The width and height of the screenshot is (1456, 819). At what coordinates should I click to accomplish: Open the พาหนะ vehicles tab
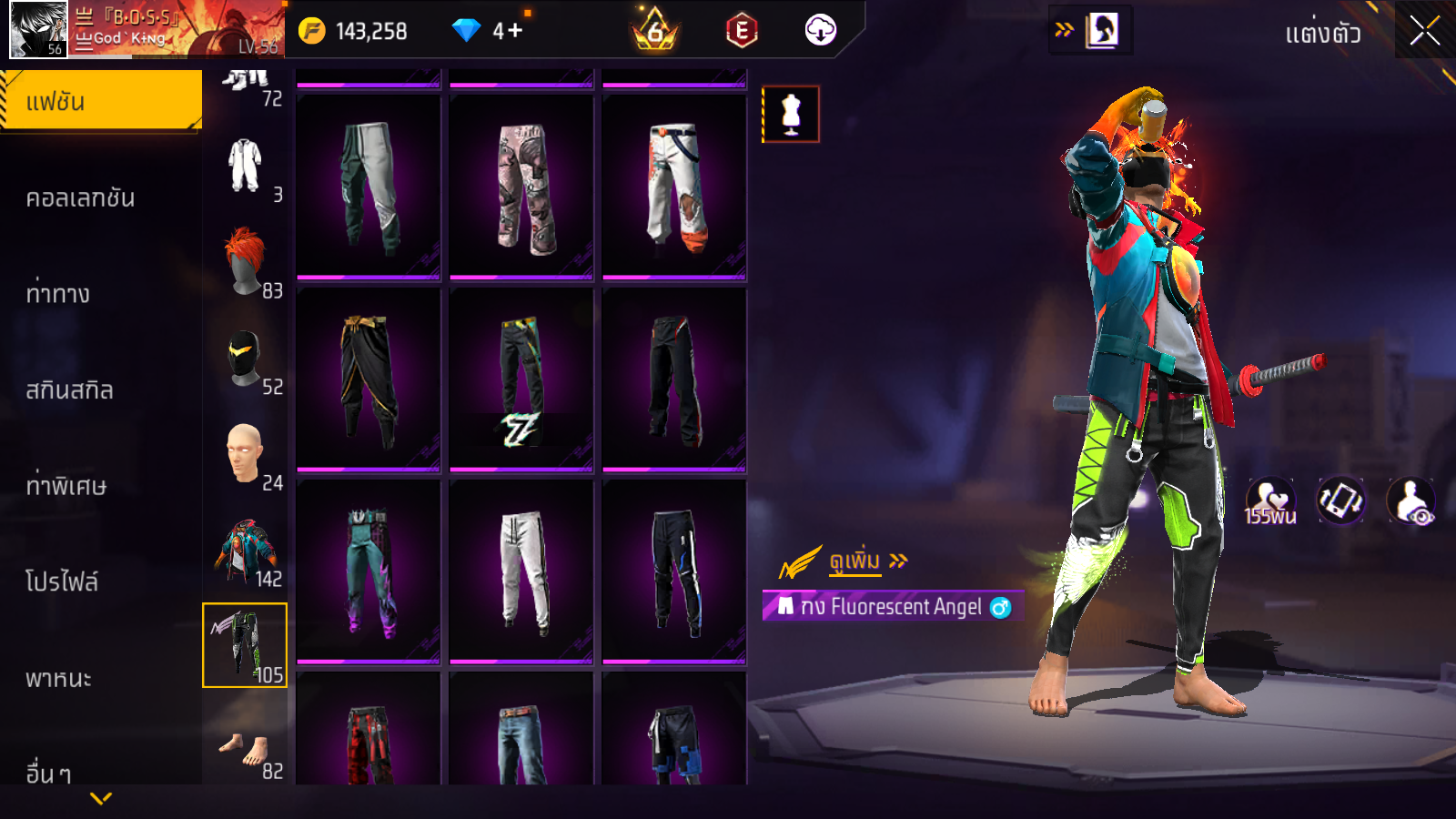[58, 679]
